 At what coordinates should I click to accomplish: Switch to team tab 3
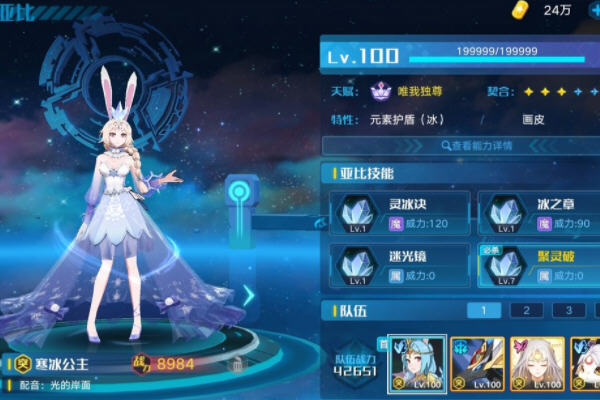[568, 311]
